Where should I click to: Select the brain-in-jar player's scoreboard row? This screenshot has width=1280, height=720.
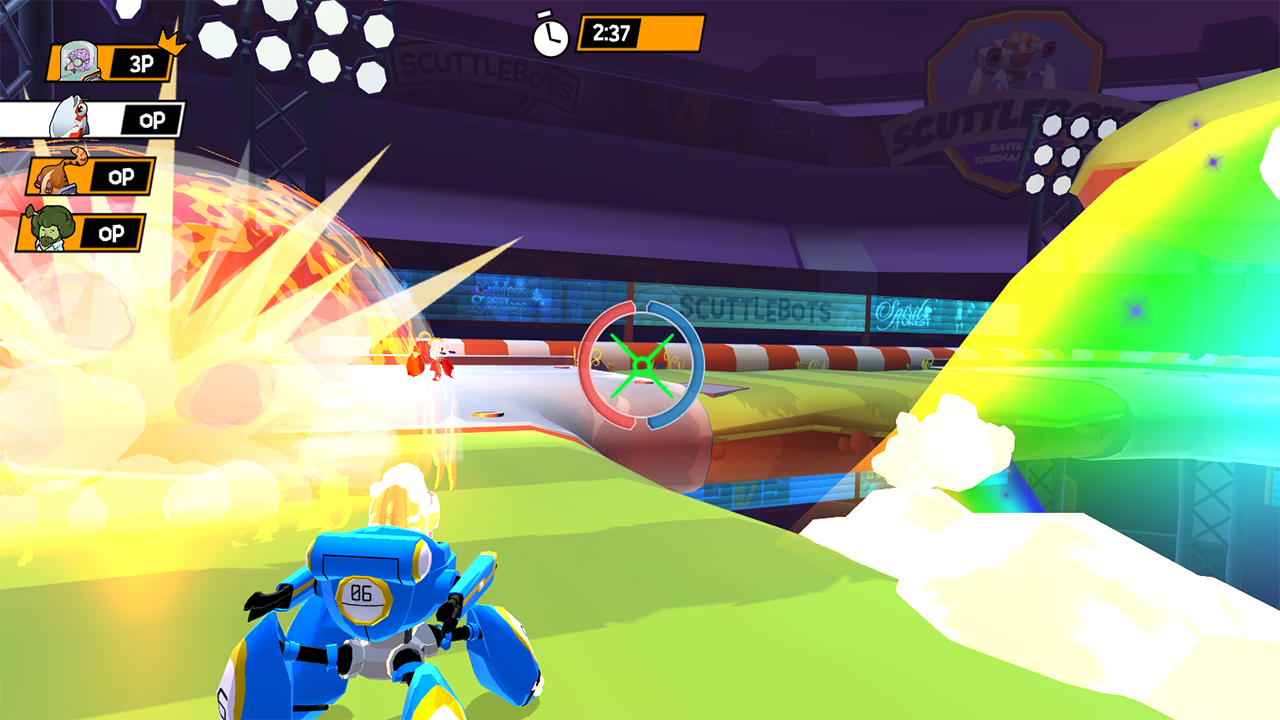pyautogui.click(x=112, y=63)
